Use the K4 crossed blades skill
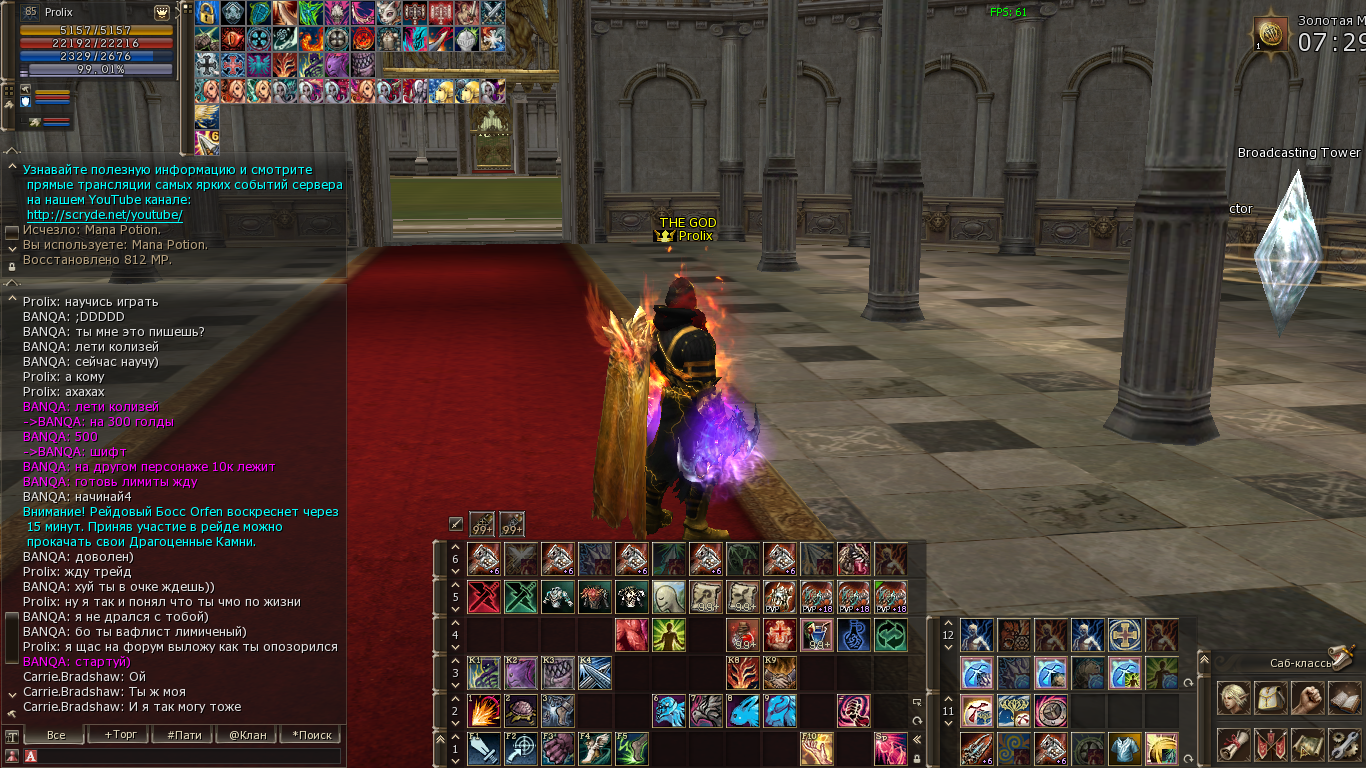Screen dimensions: 1366x768 pyautogui.click(x=595, y=671)
